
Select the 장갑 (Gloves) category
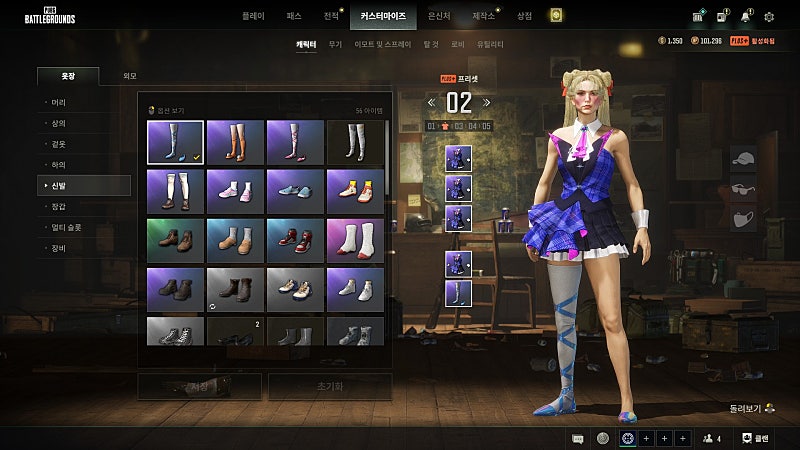59,207
